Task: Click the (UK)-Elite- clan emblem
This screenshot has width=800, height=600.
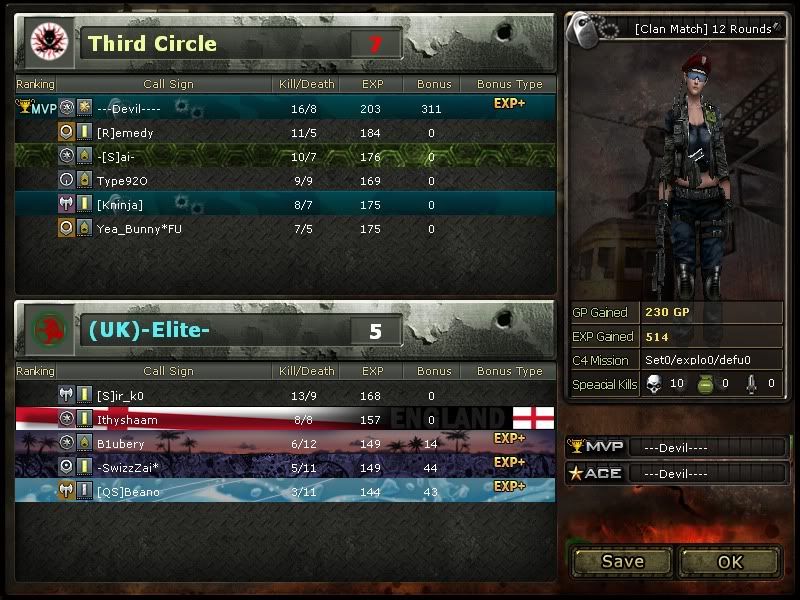Action: pos(46,329)
